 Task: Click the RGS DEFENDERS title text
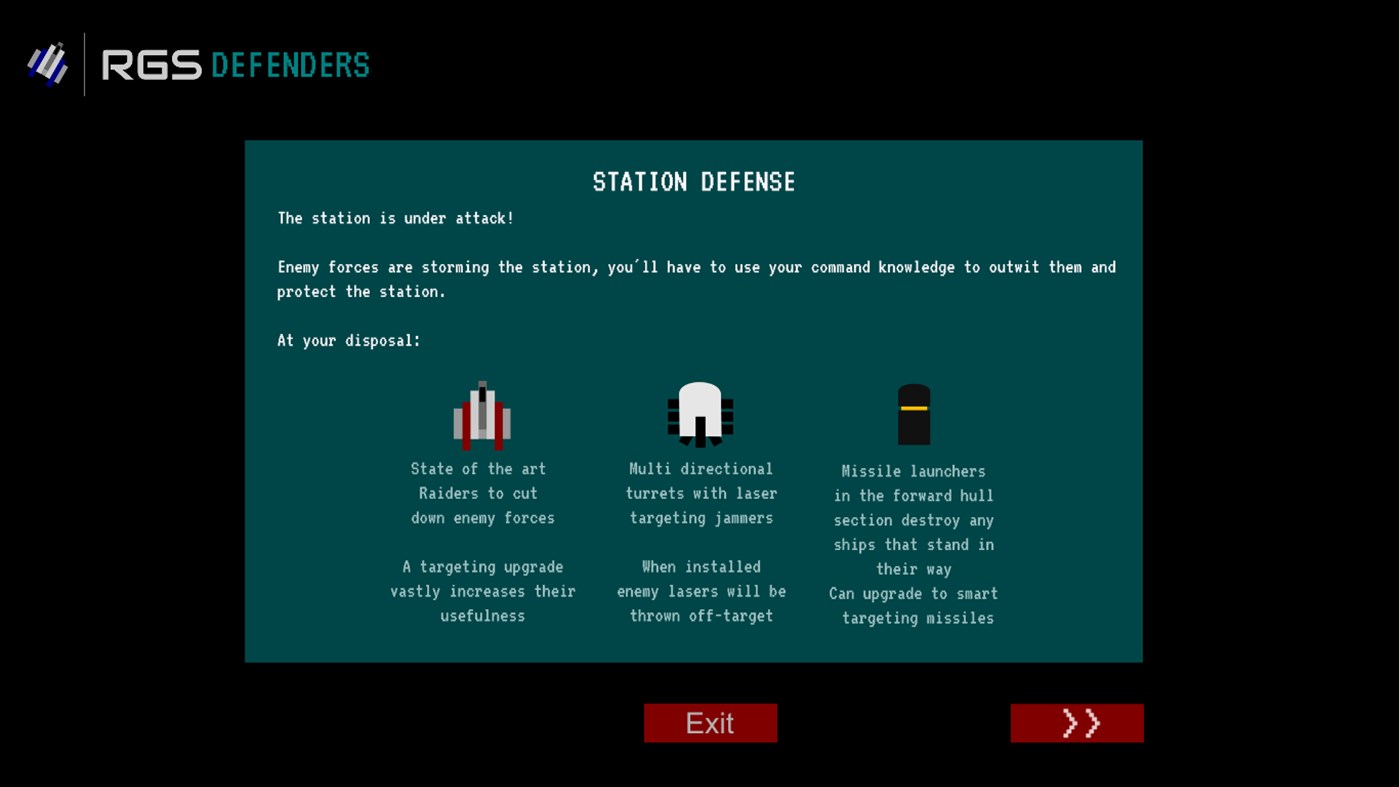click(236, 65)
